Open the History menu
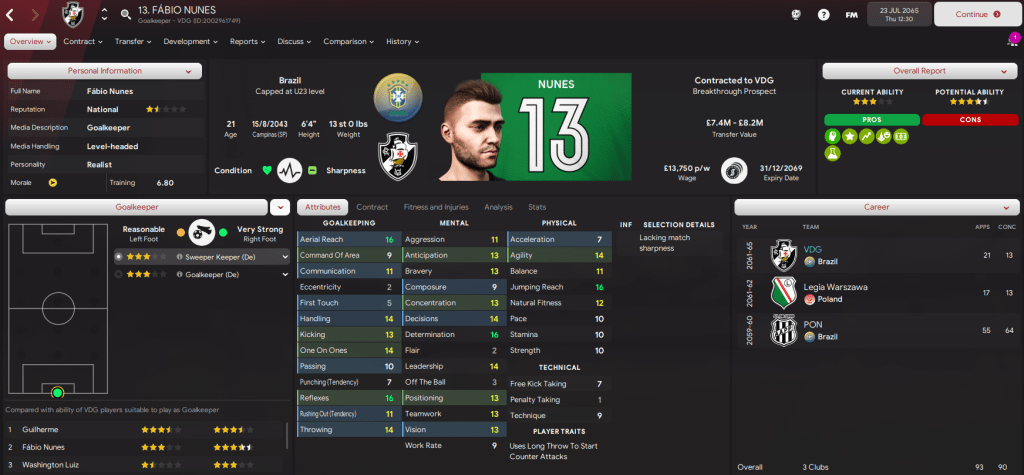Screen dimensions: 1024x475 pos(402,42)
